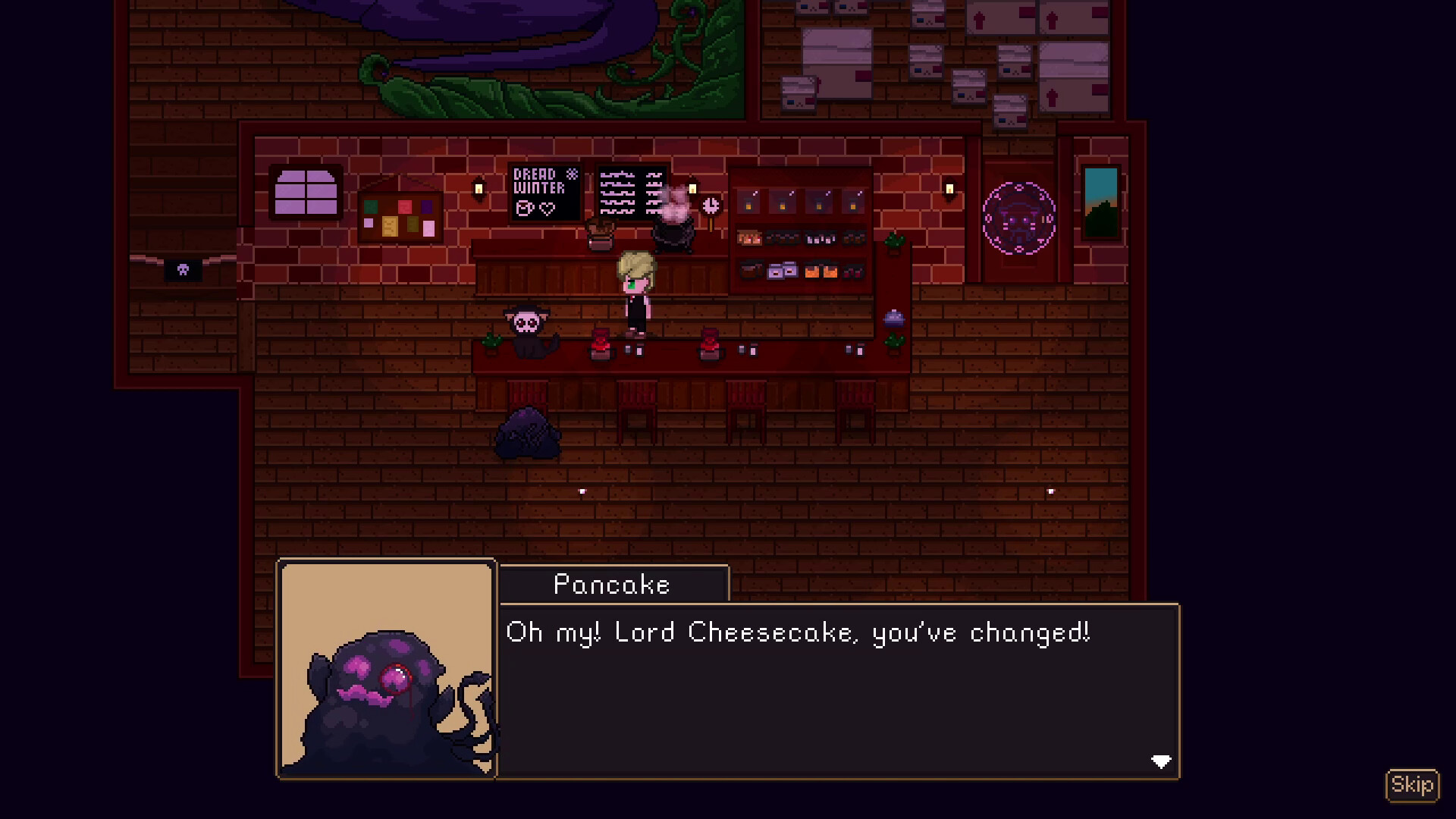
Task: Open the Dread Winter menu board
Action: pyautogui.click(x=543, y=193)
